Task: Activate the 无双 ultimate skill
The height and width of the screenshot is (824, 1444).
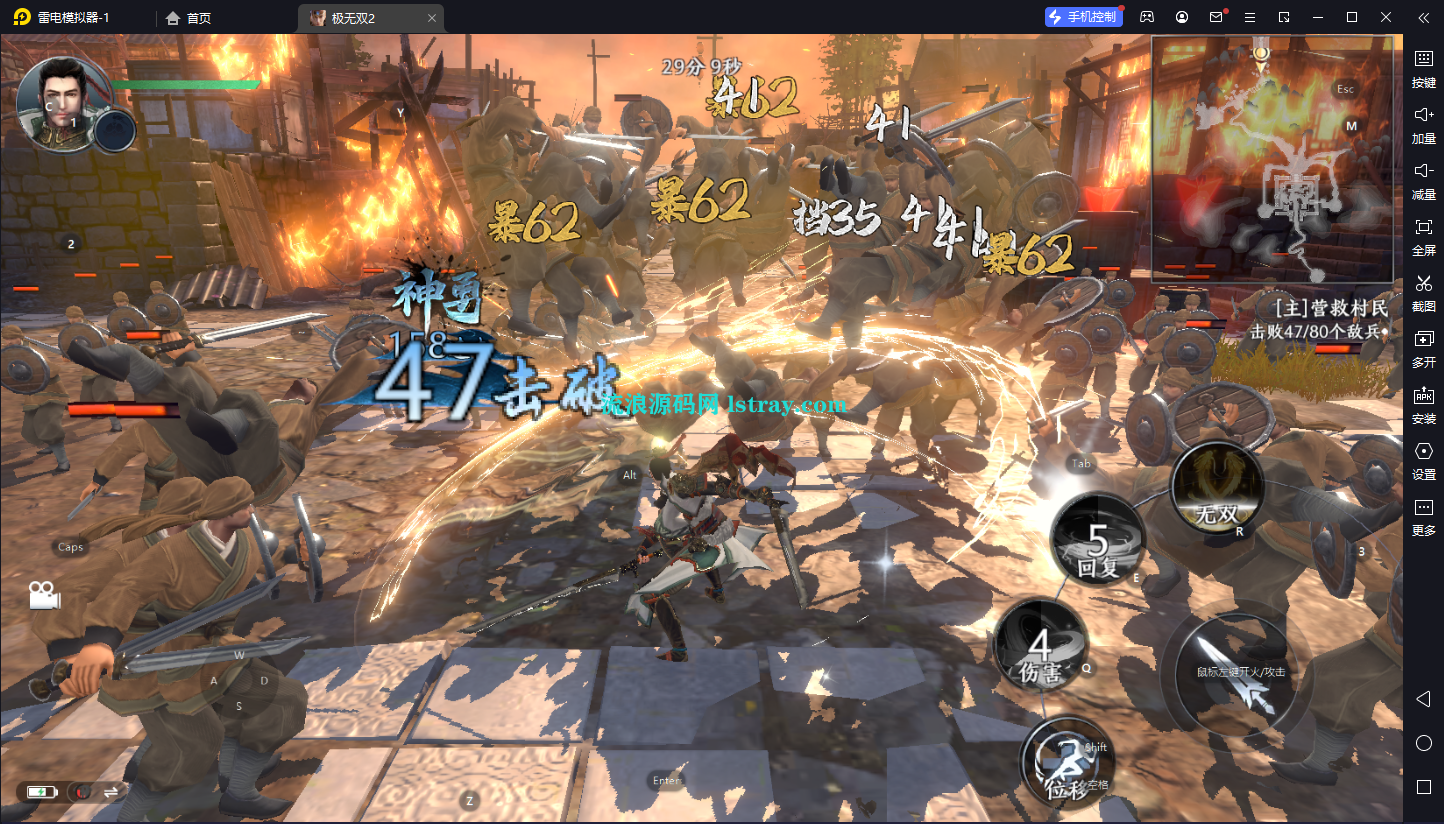Action: (1217, 490)
